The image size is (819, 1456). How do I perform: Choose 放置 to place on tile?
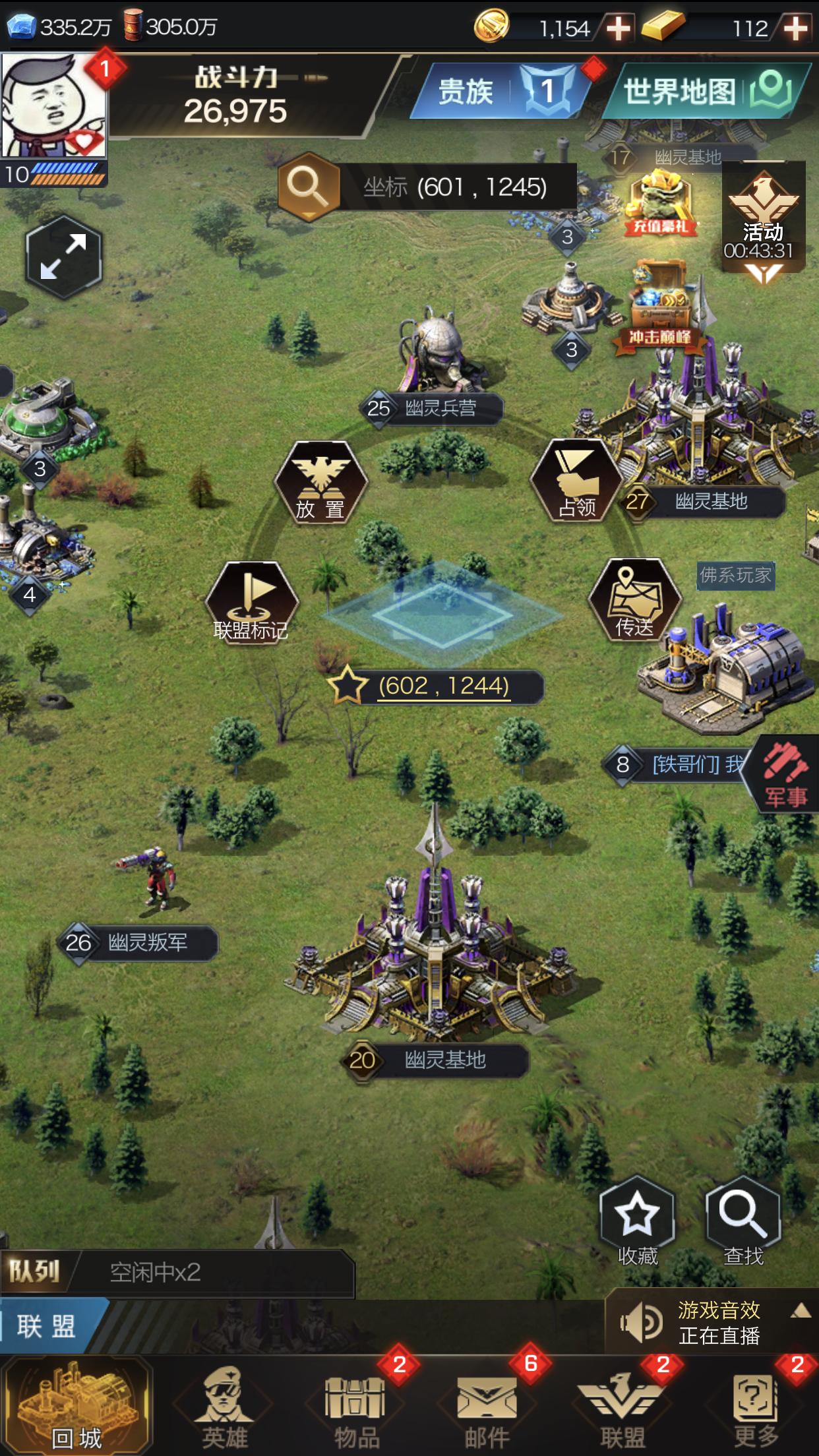pyautogui.click(x=320, y=482)
